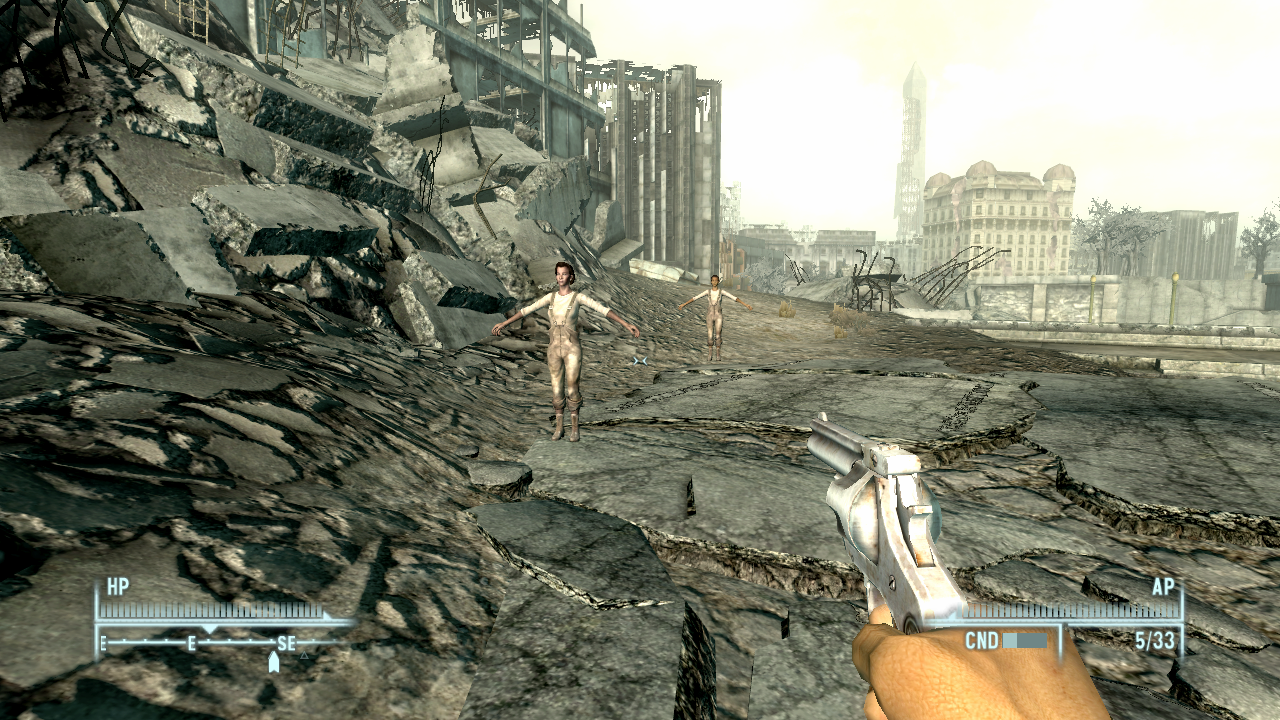Click the SE direction marker on the compass
Screen dimensions: 1280x720
point(287,644)
